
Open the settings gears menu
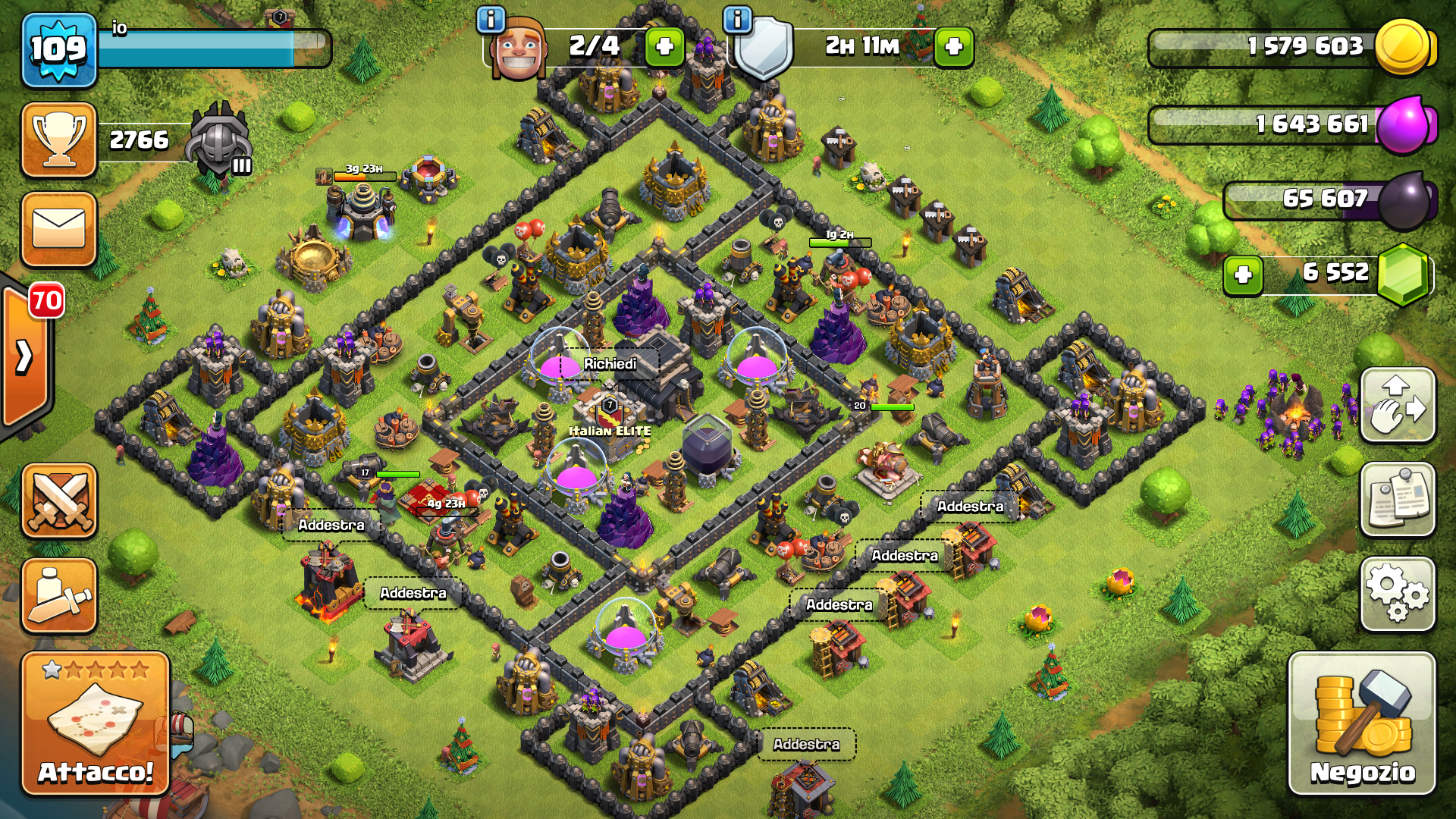[x=1398, y=595]
